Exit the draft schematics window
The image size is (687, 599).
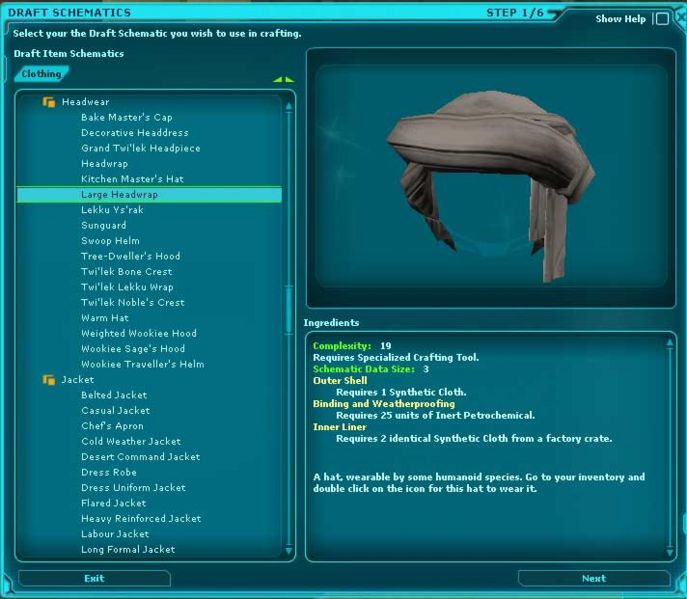pos(94,578)
